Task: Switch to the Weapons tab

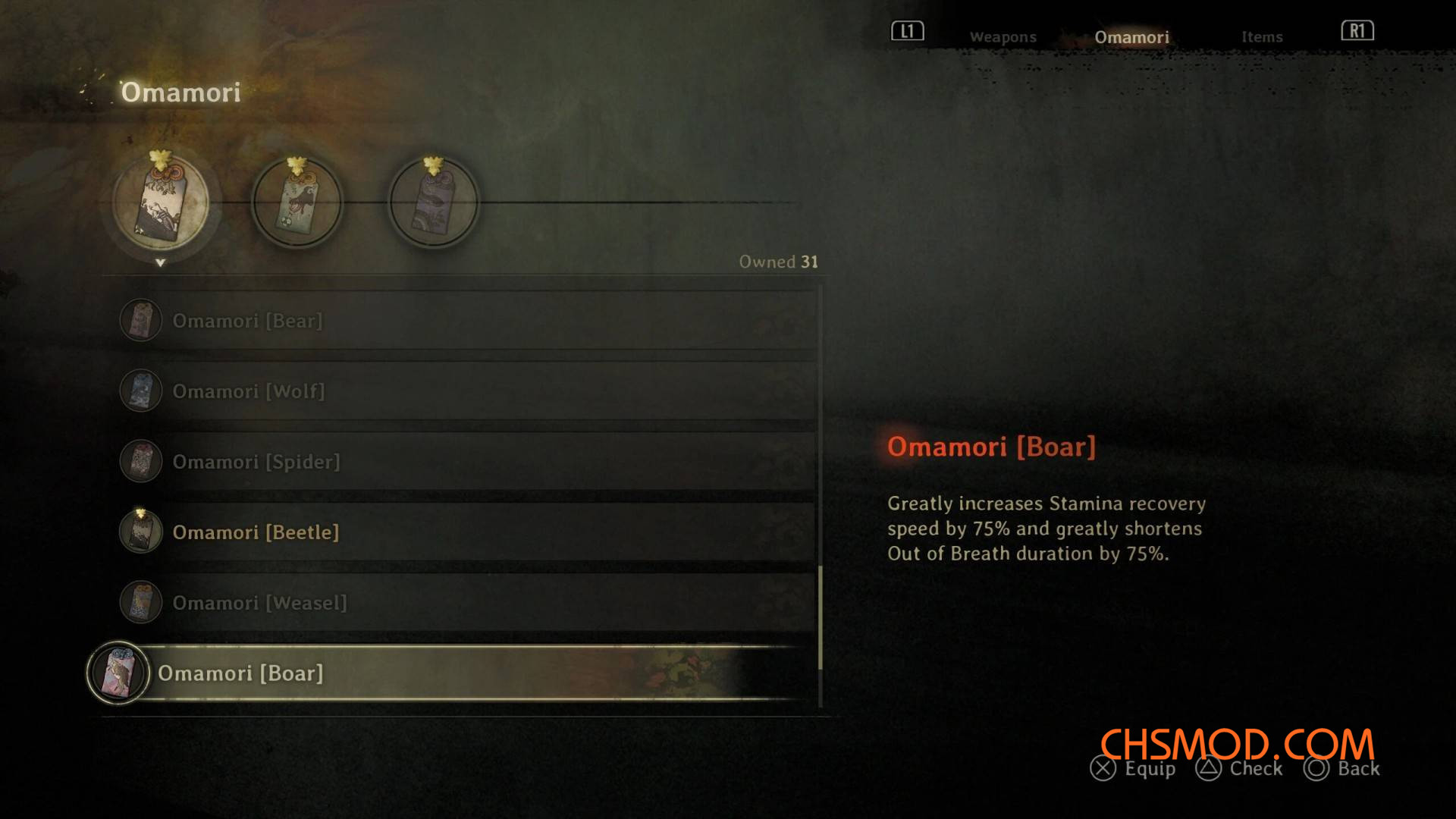Action: coord(1003,36)
